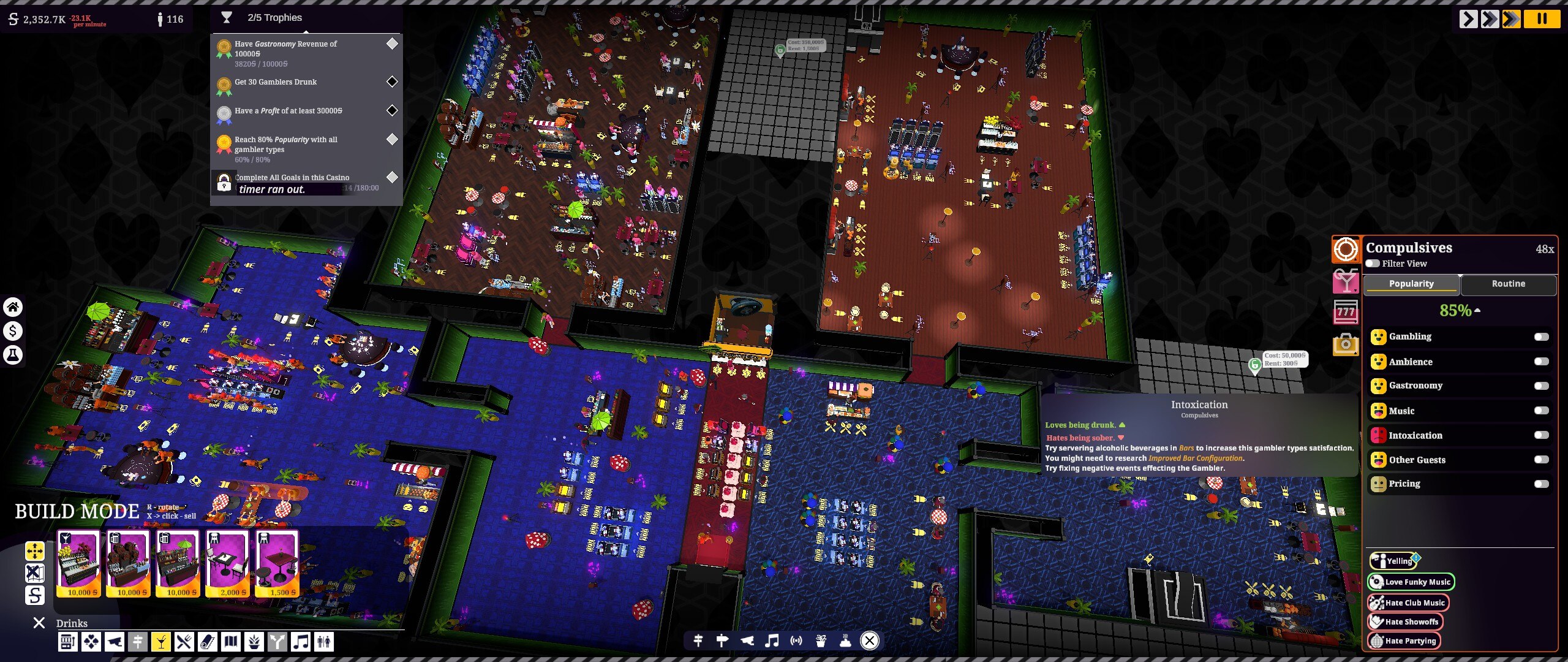Viewport: 1568px width, 662px height.
Task: Open the Love Funky Music trait button
Action: tap(1410, 582)
